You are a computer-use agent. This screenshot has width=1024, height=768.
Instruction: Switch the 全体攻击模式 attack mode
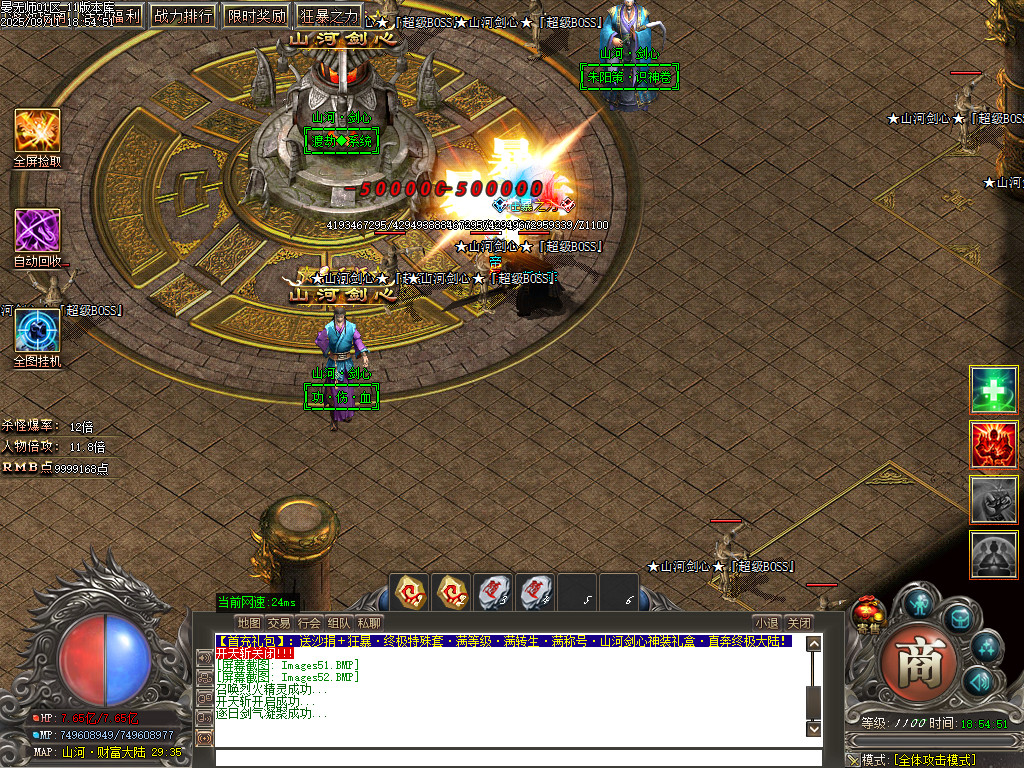pyautogui.click(x=933, y=760)
